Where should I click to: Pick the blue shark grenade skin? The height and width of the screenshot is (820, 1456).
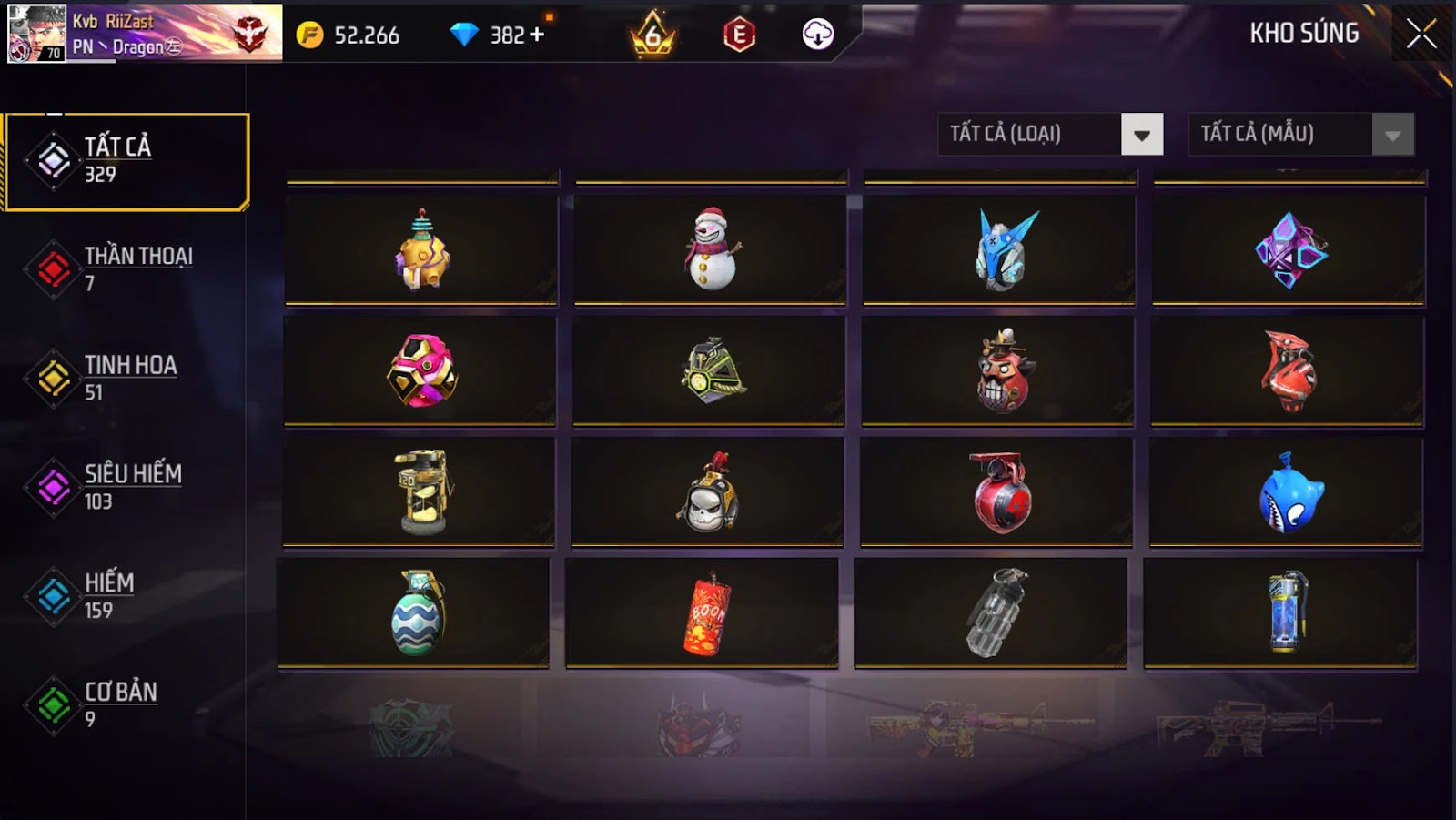(1289, 492)
